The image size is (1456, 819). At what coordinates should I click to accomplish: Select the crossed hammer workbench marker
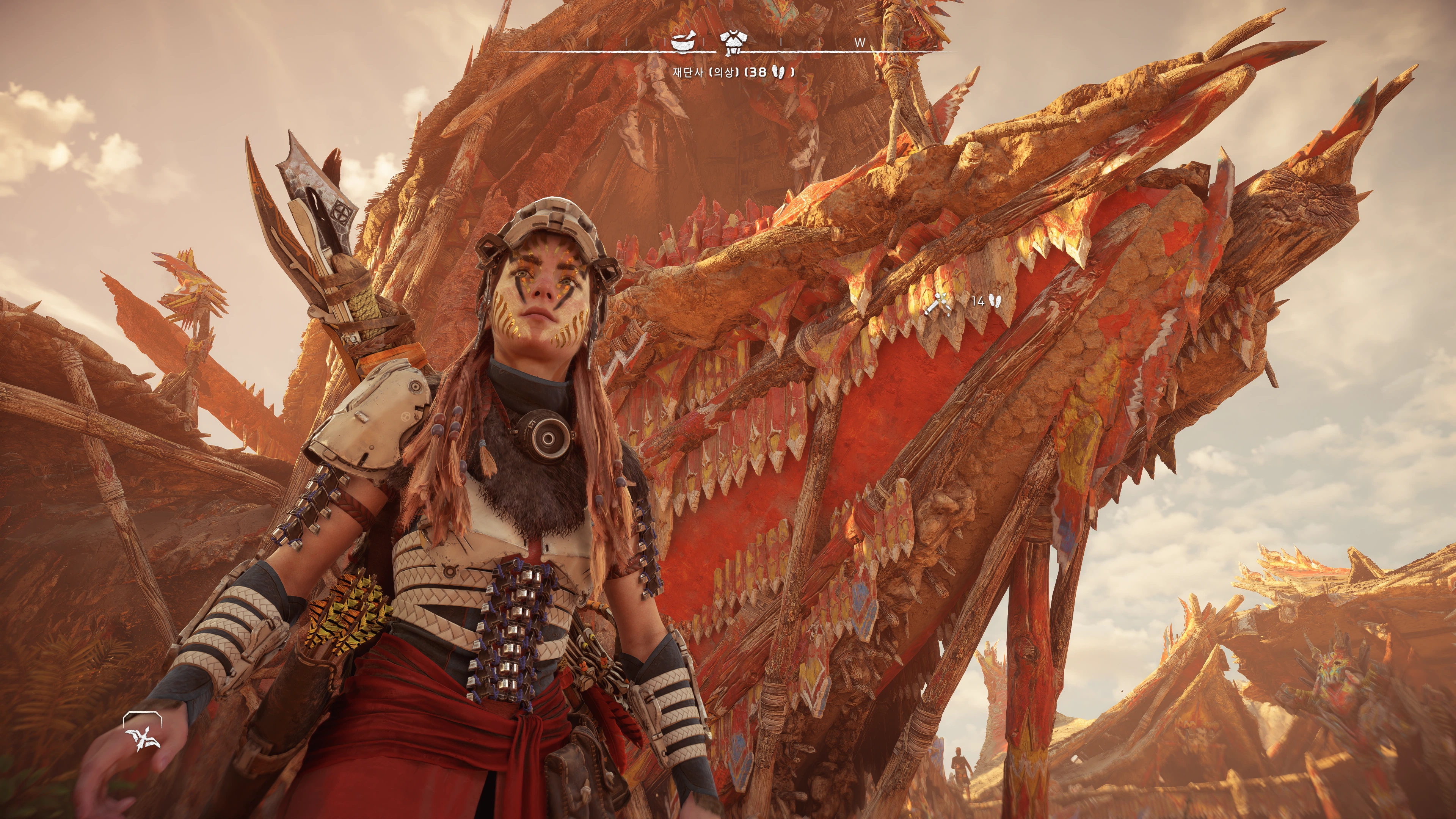[x=939, y=303]
